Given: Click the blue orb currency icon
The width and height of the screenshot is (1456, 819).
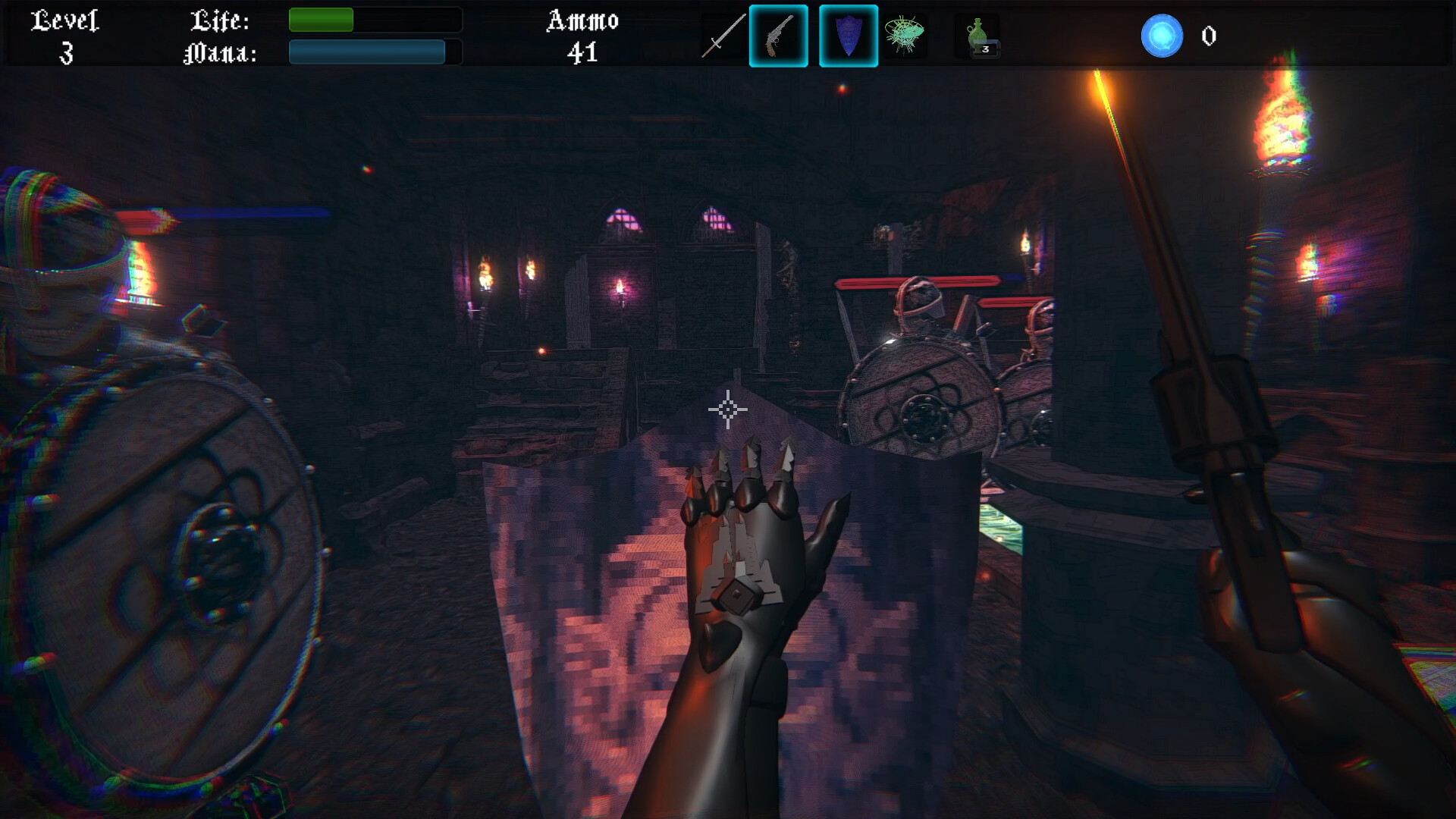Looking at the screenshot, I should pyautogui.click(x=1163, y=36).
